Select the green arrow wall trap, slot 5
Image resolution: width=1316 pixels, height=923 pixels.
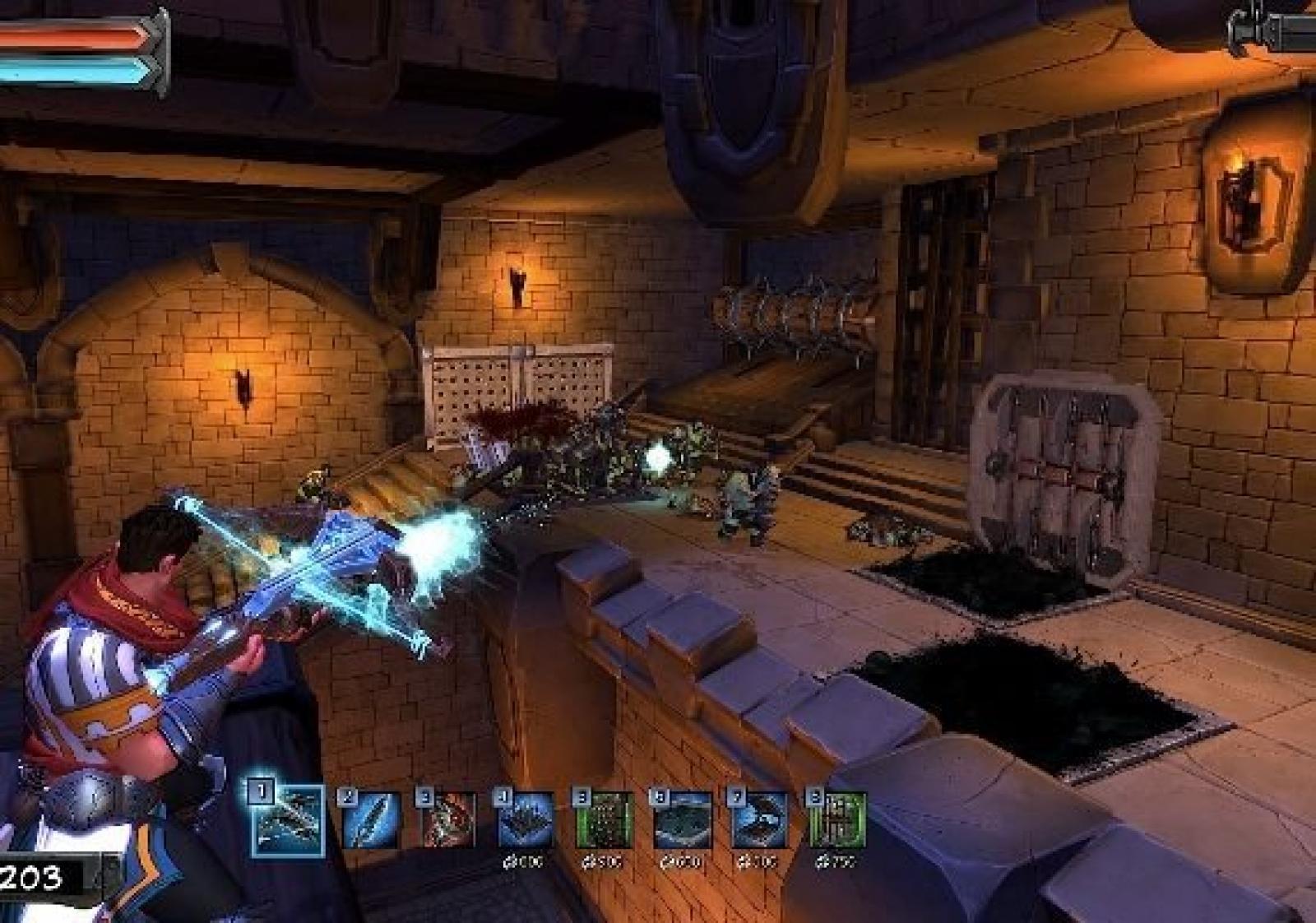click(x=604, y=820)
